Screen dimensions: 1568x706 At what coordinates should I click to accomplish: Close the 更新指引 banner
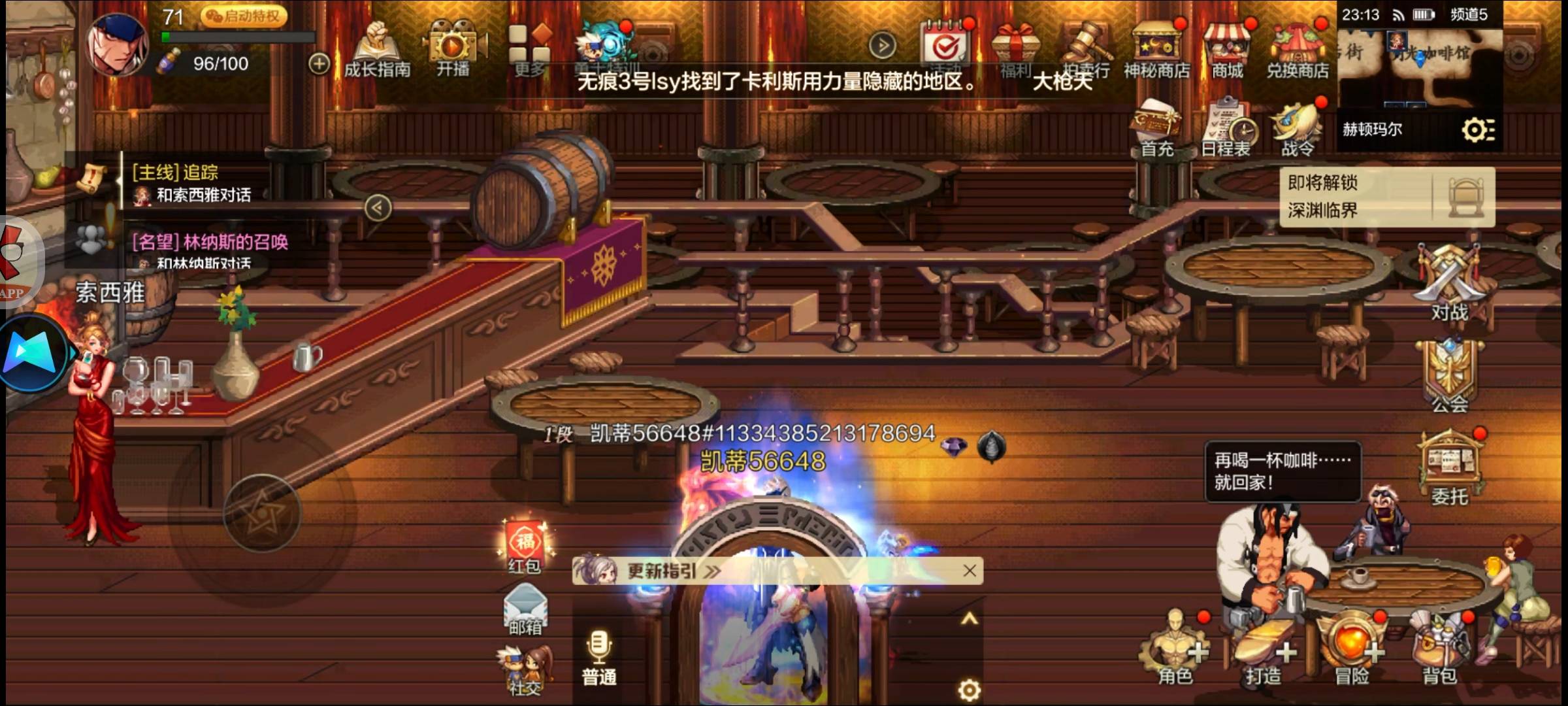click(x=970, y=571)
